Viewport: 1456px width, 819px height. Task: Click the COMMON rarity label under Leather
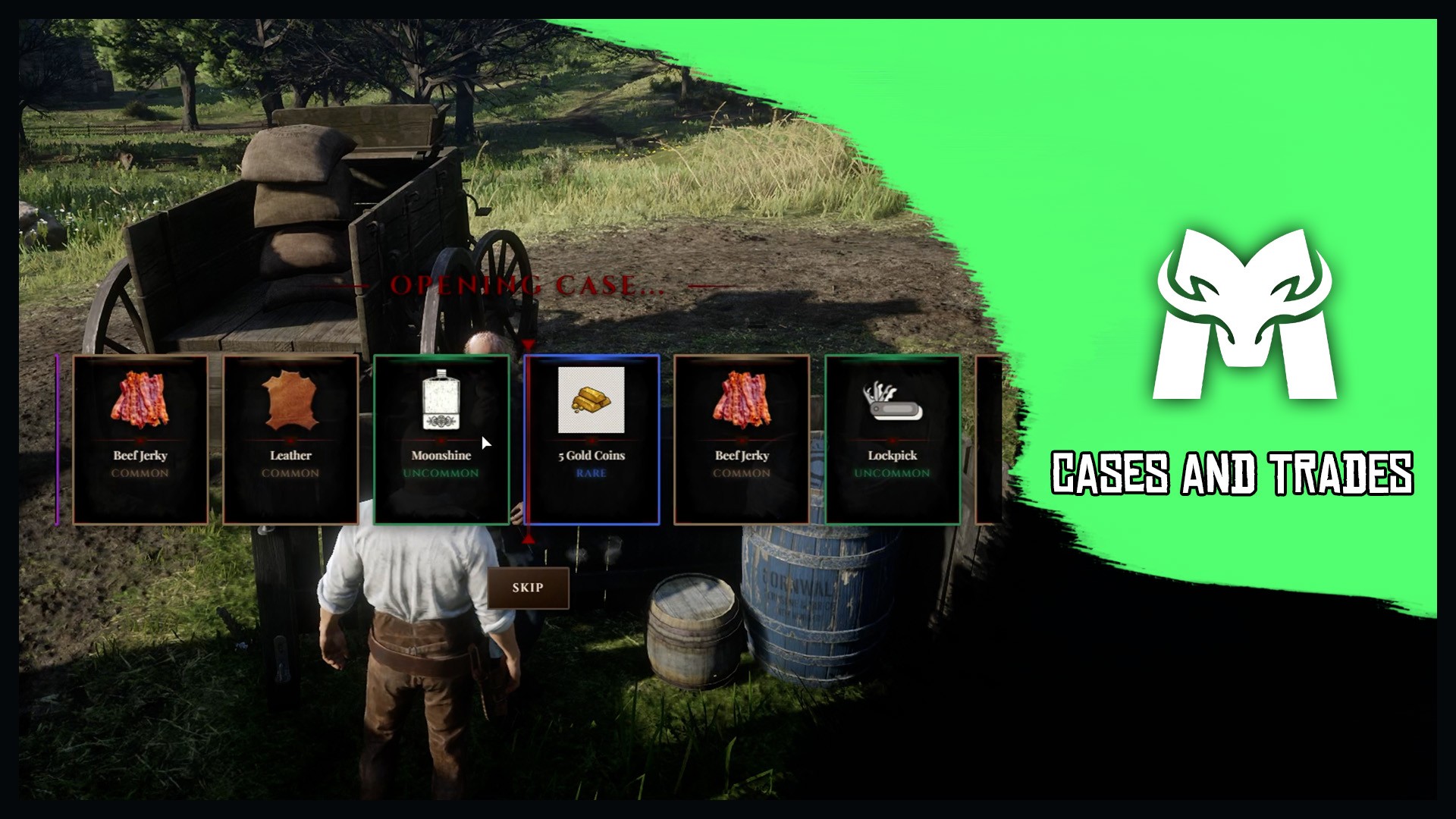[290, 473]
